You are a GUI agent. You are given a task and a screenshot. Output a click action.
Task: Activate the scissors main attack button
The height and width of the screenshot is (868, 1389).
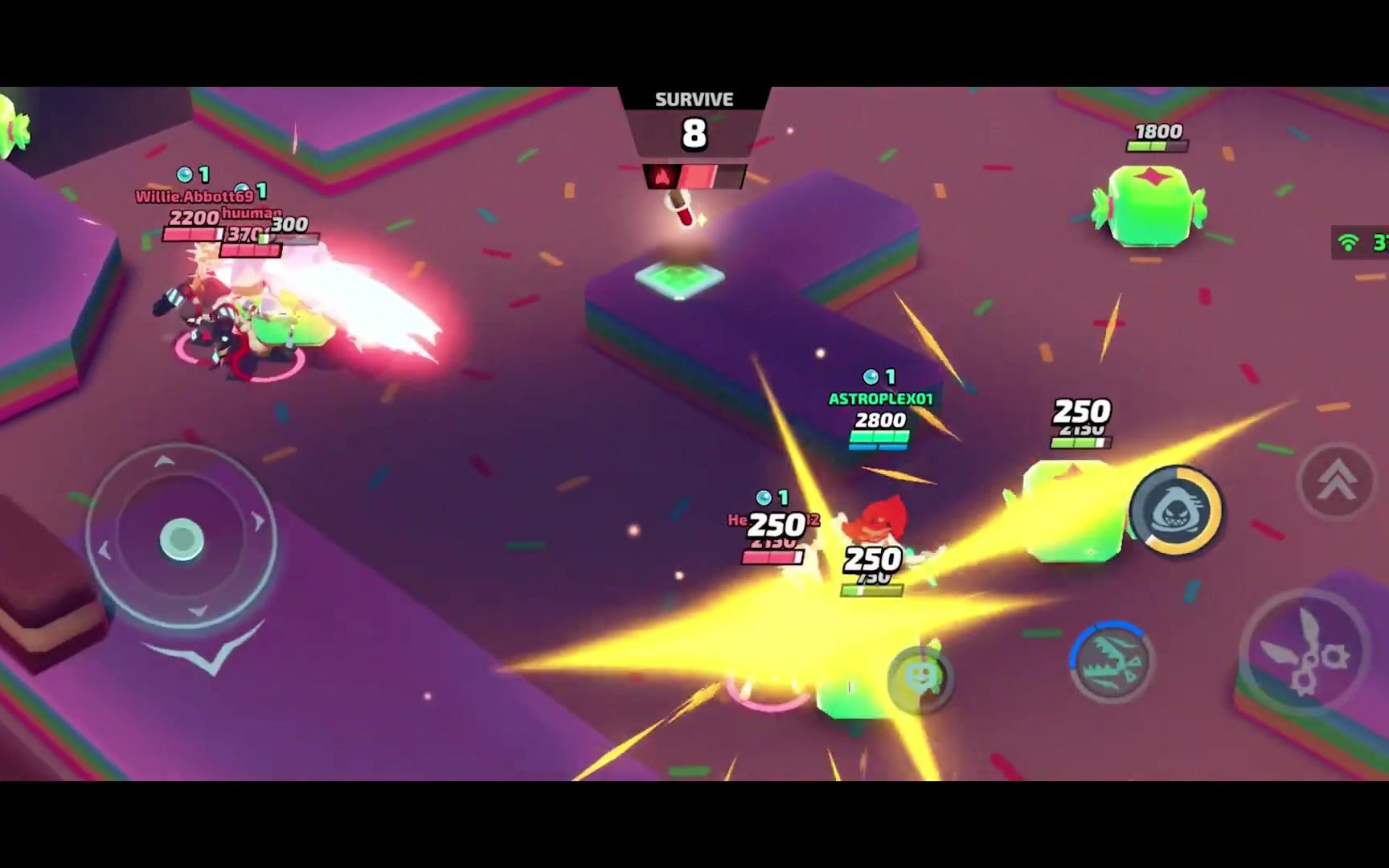[x=1304, y=653]
